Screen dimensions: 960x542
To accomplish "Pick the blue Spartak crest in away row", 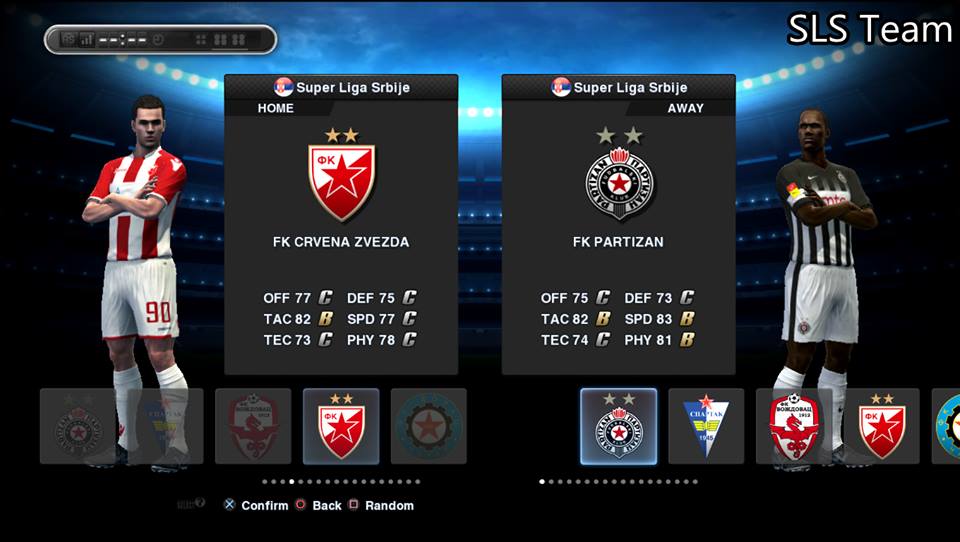I will click(706, 426).
